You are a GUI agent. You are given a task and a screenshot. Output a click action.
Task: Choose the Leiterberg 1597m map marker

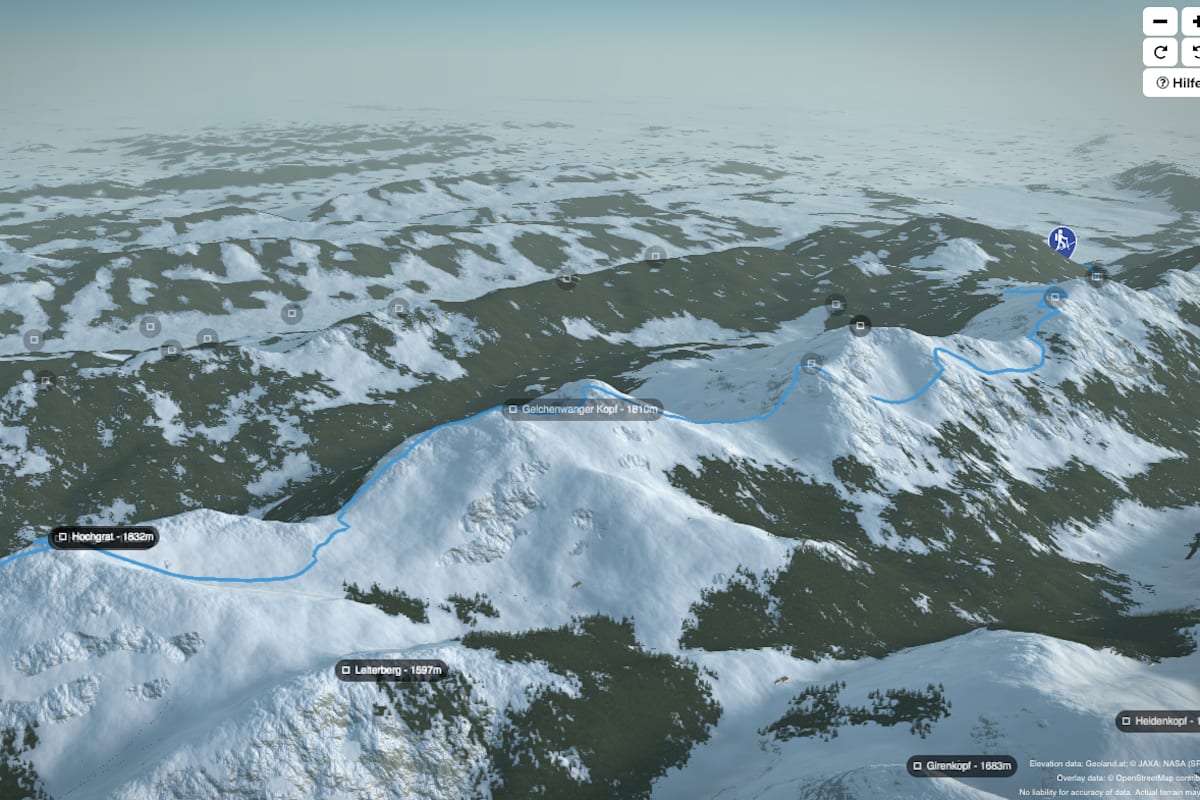390,670
